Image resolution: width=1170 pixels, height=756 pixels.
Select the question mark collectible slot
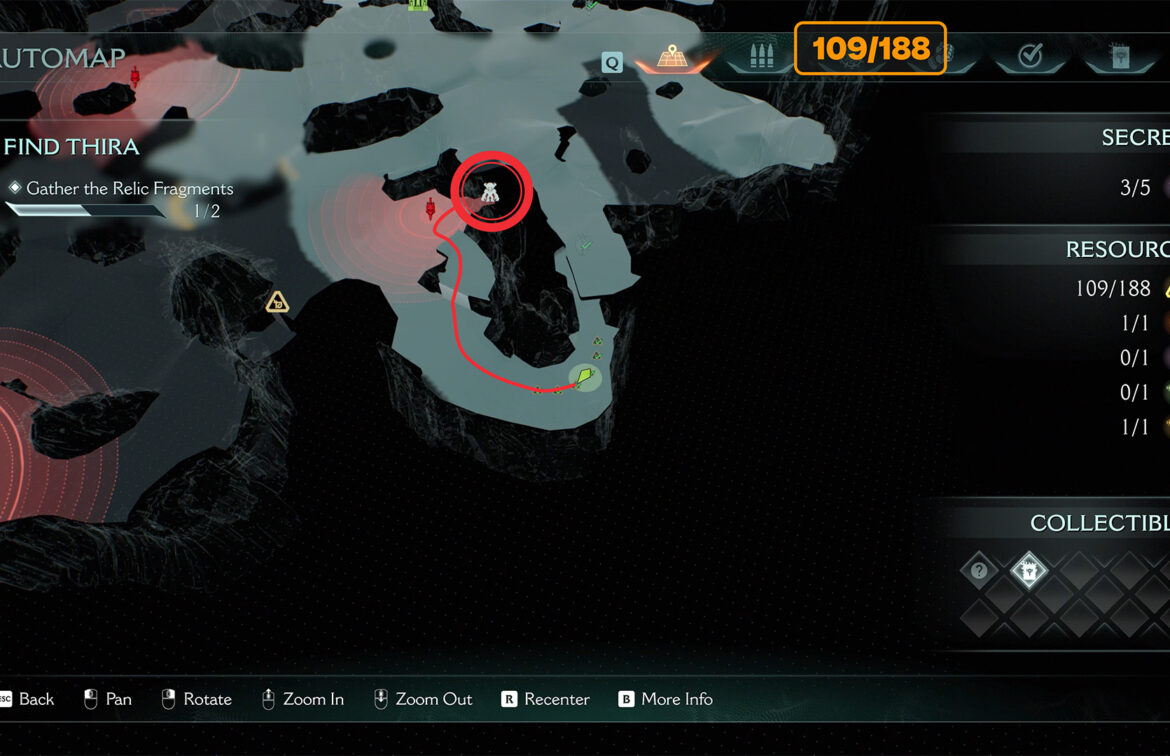[x=979, y=571]
